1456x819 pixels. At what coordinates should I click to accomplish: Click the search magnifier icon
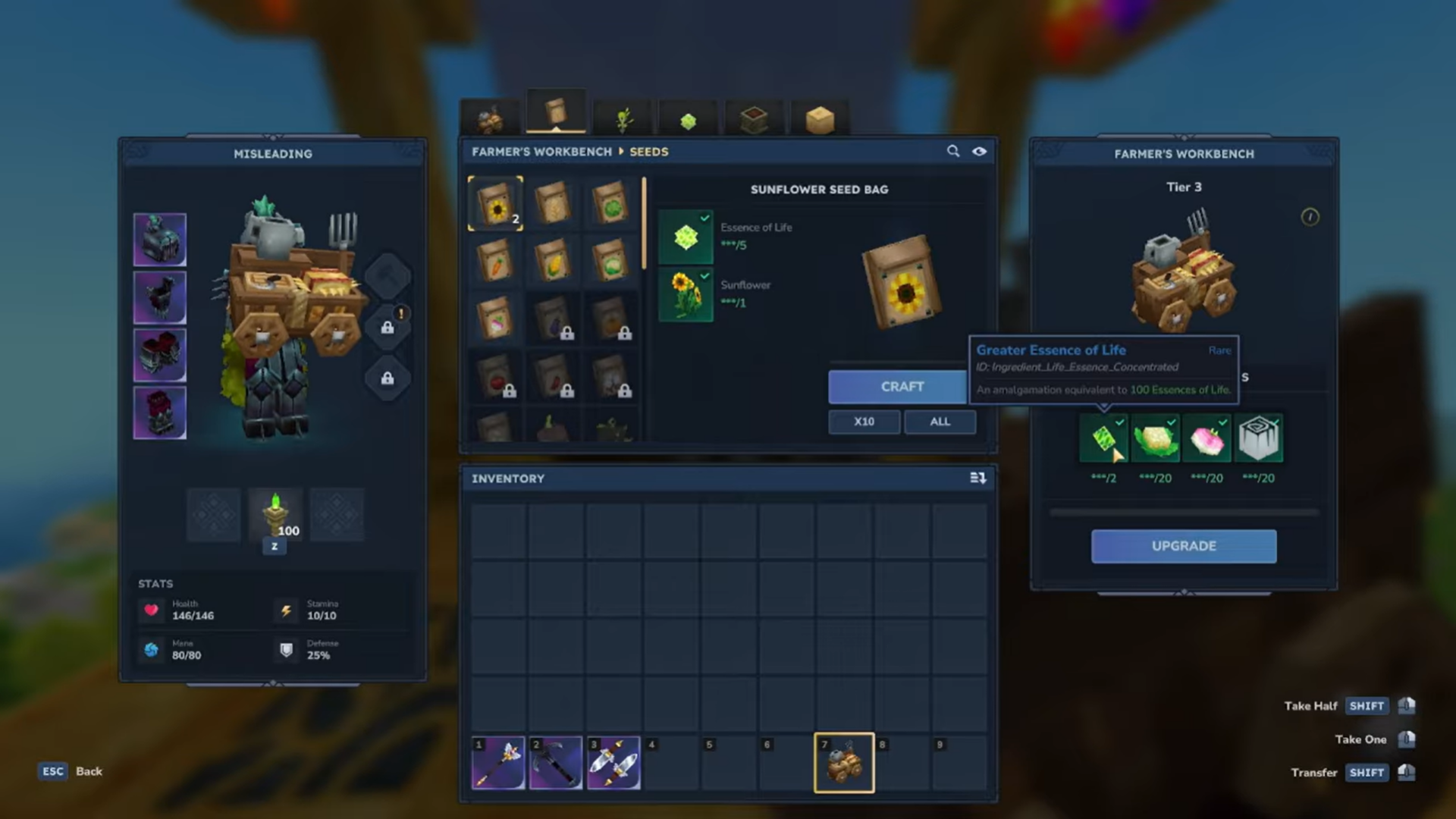click(953, 151)
